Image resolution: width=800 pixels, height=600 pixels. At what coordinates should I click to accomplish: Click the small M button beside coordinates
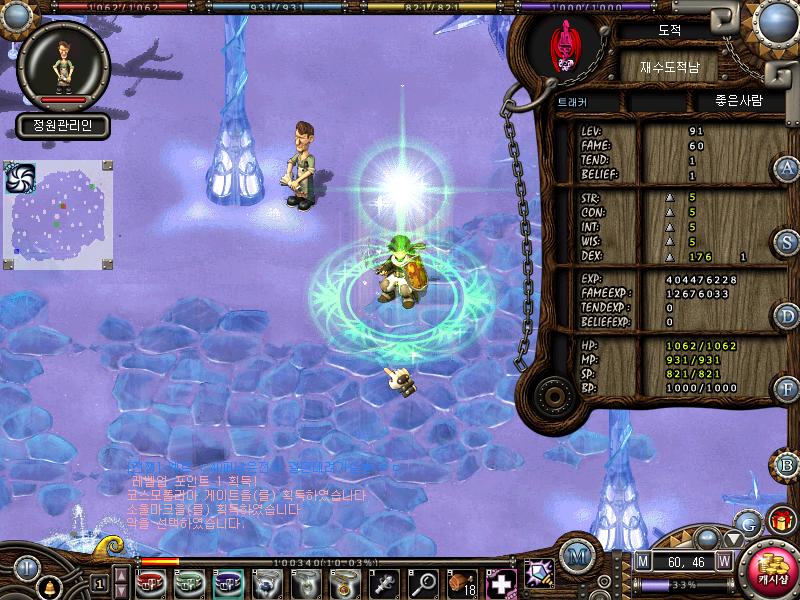tap(642, 560)
